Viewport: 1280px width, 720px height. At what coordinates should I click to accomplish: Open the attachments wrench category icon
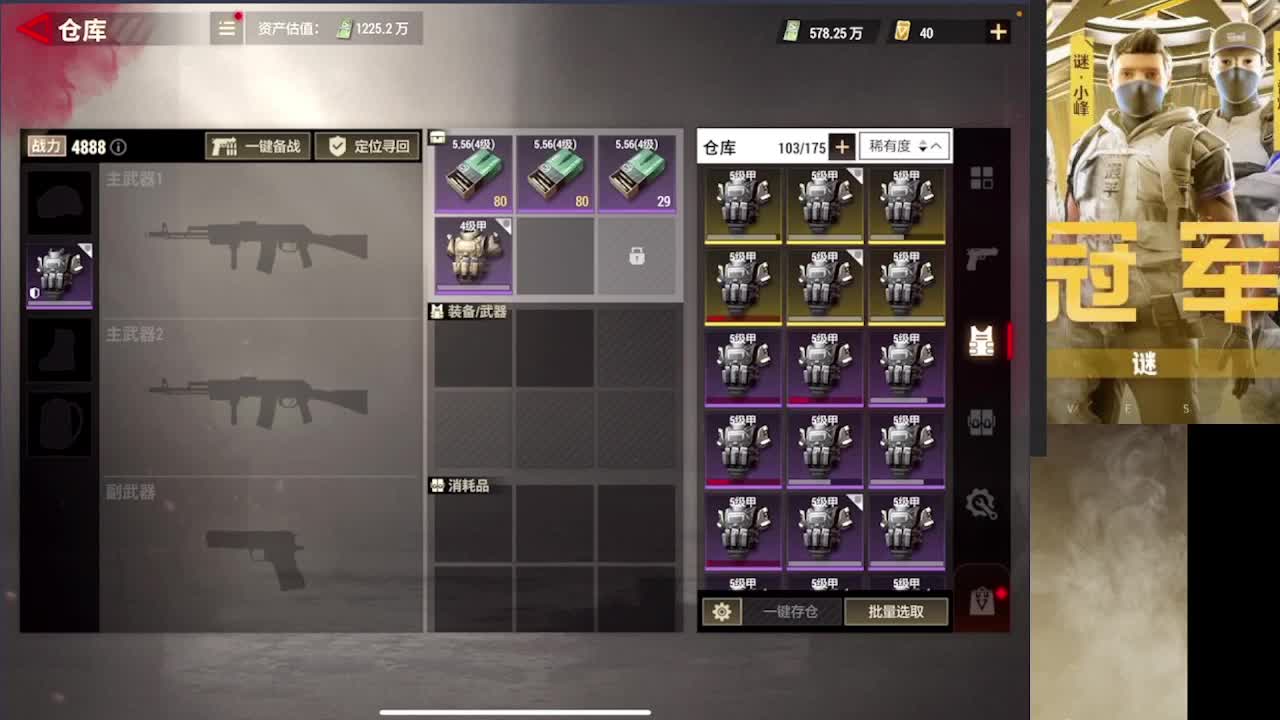click(982, 505)
